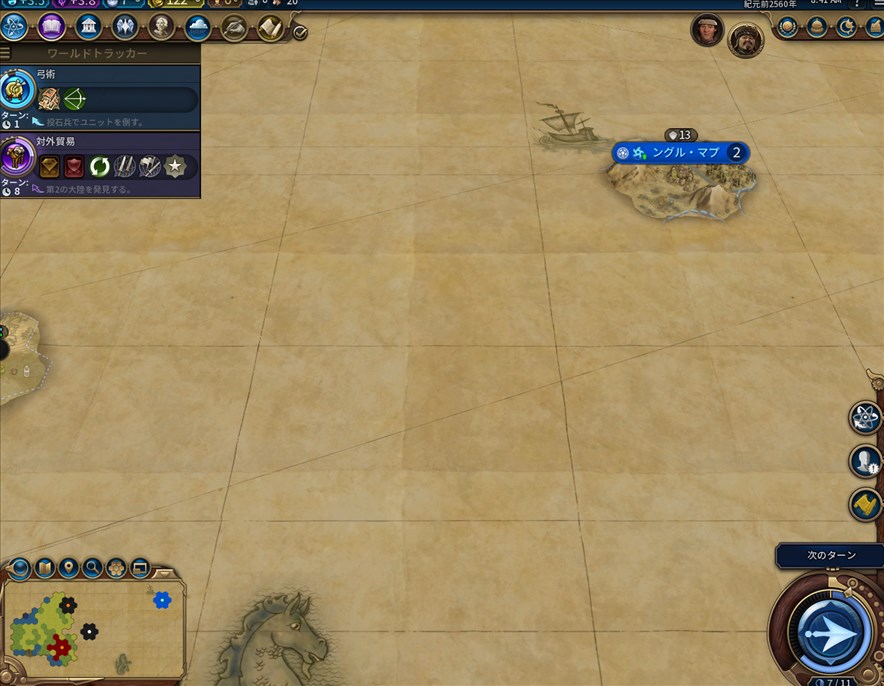
Task: Open the climate cloud icon
Action: 197,27
